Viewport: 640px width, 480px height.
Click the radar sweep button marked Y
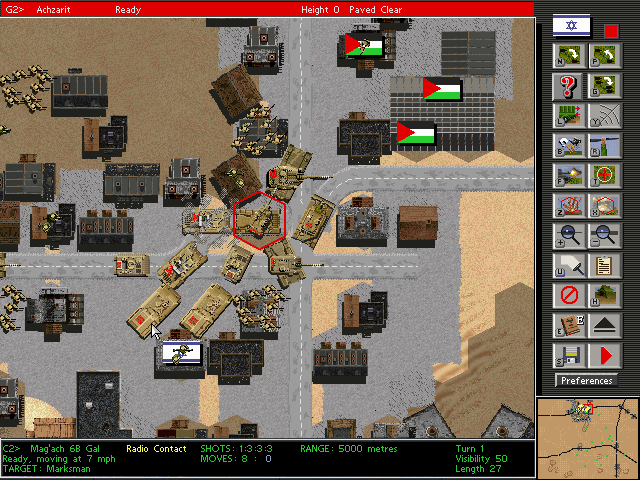(603, 116)
